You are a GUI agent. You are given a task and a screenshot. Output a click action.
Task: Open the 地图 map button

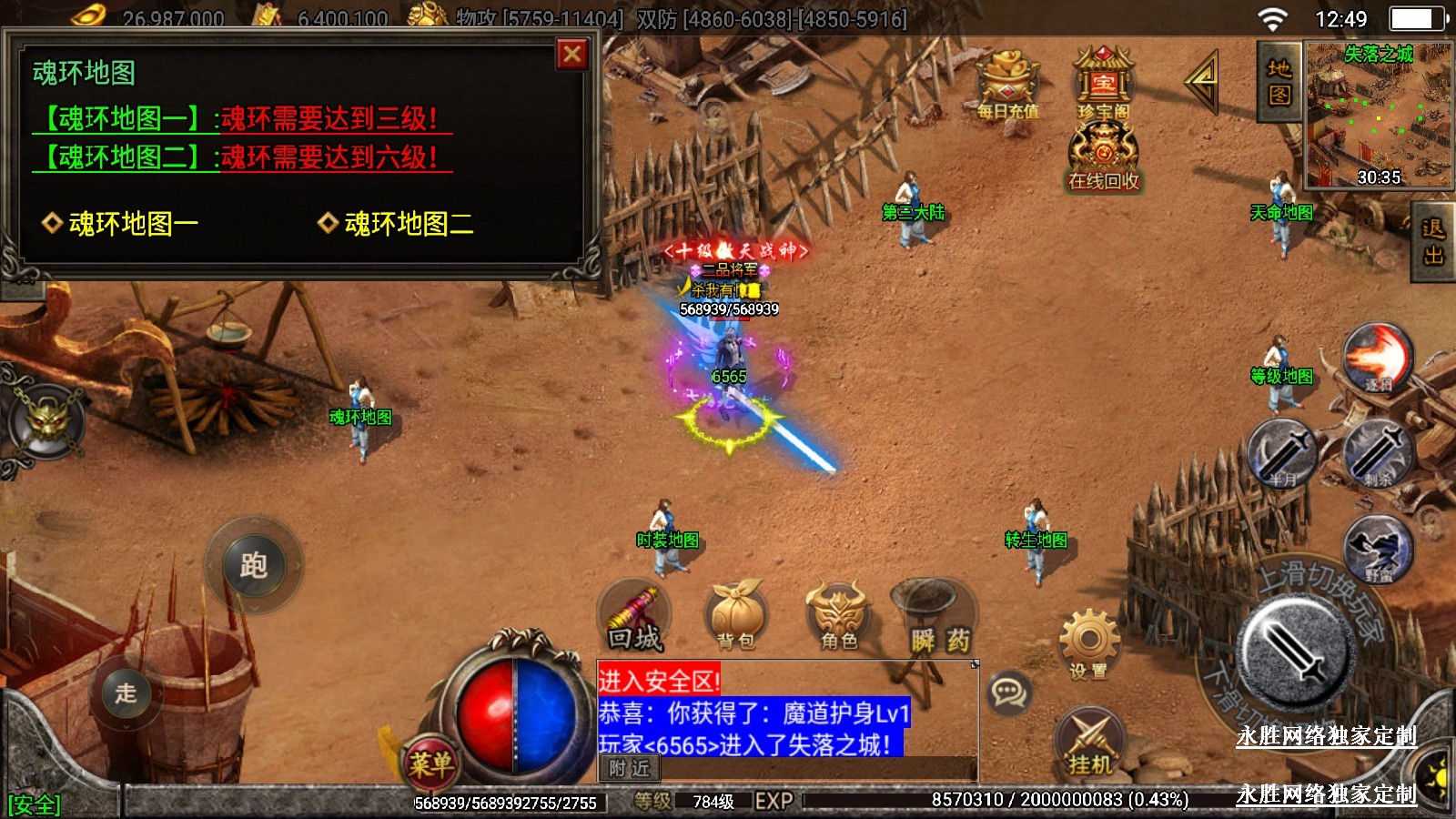coord(1279,82)
